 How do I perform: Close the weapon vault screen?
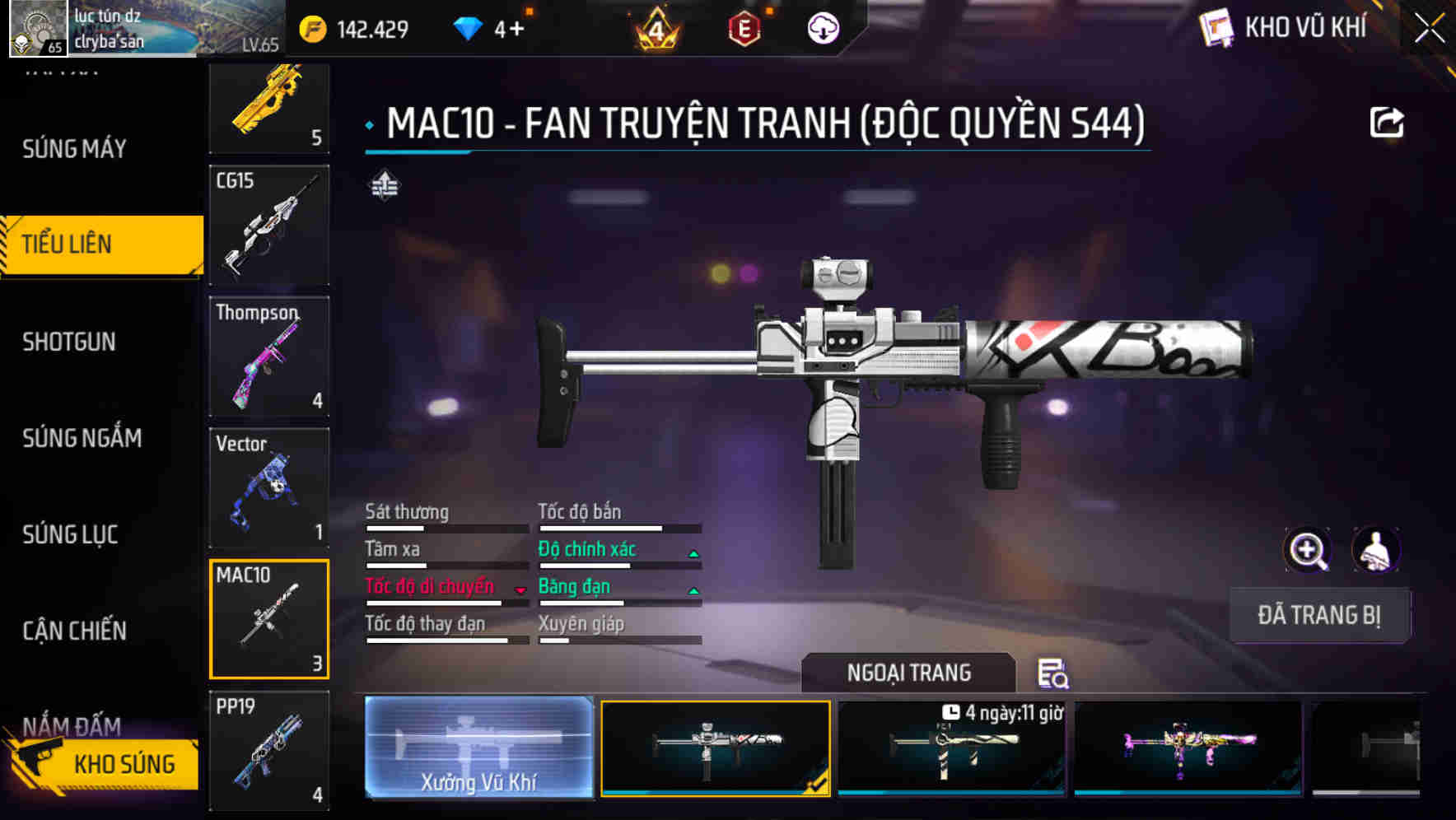(x=1430, y=29)
